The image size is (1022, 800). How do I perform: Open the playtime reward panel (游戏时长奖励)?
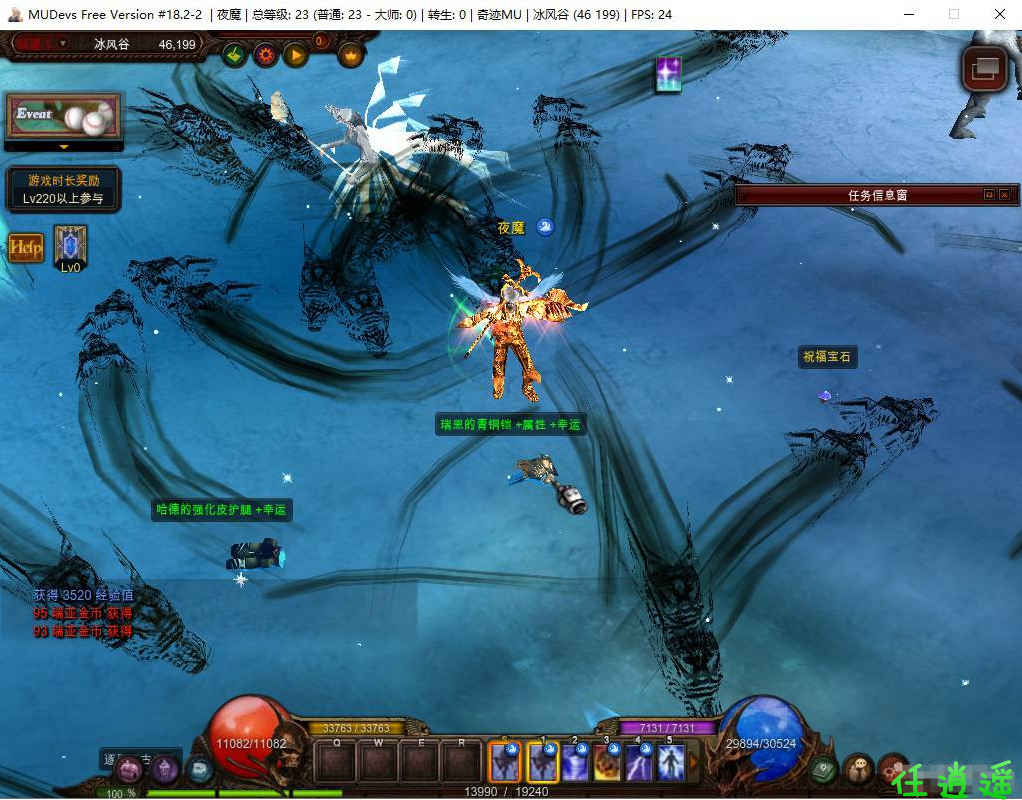[63, 190]
